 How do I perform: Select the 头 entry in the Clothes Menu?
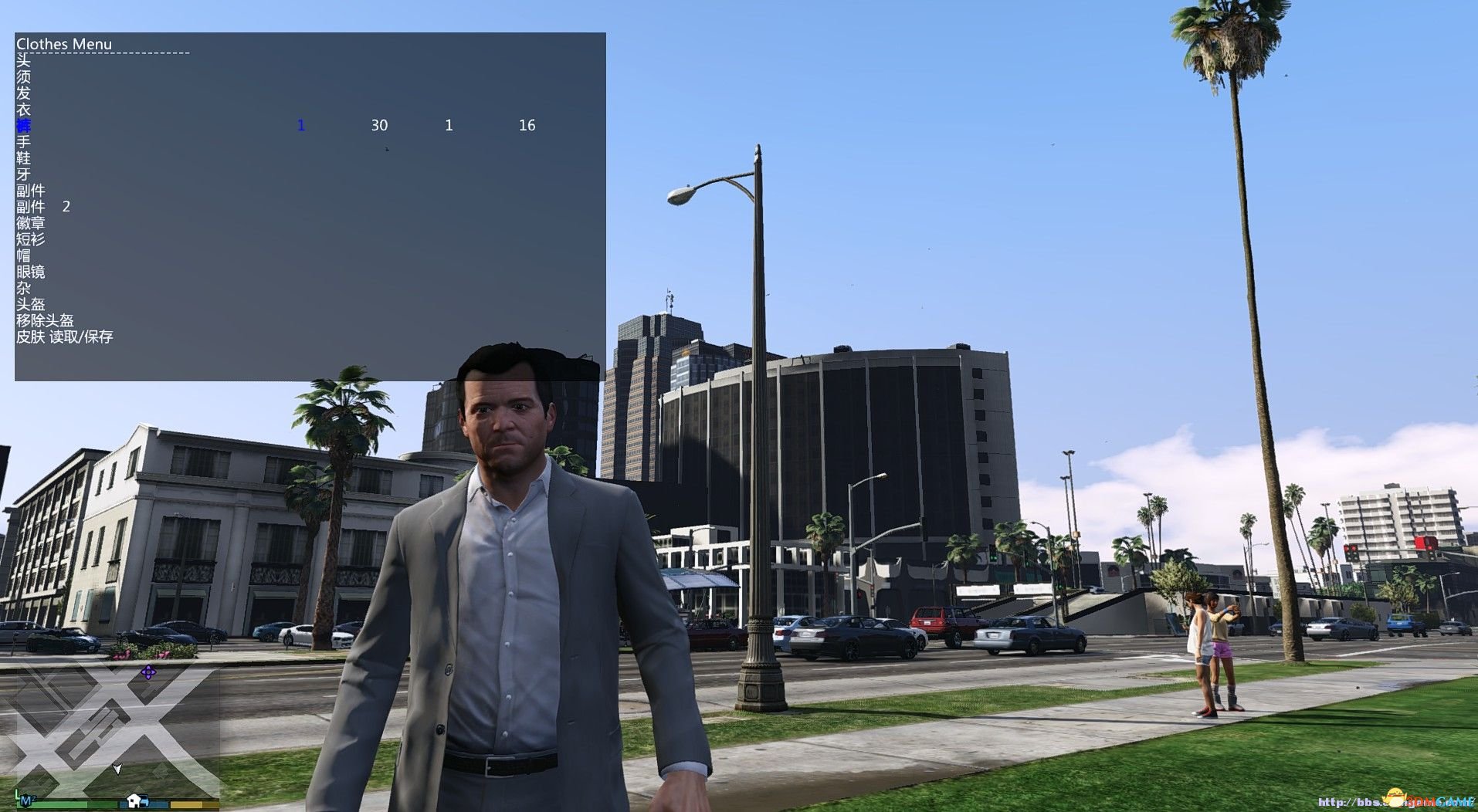tap(23, 60)
